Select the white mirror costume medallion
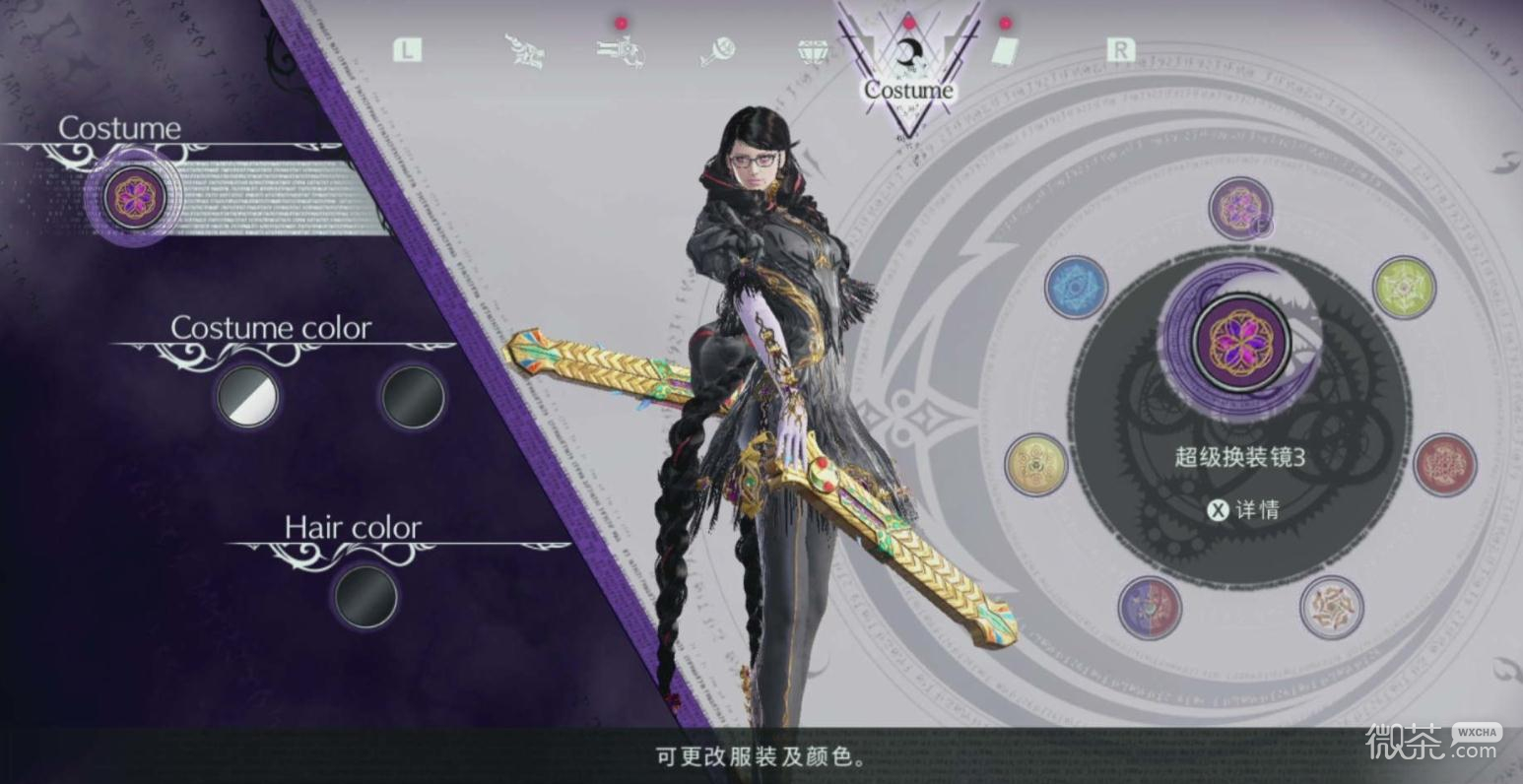Screen dimensions: 1523x784 [x=1331, y=608]
